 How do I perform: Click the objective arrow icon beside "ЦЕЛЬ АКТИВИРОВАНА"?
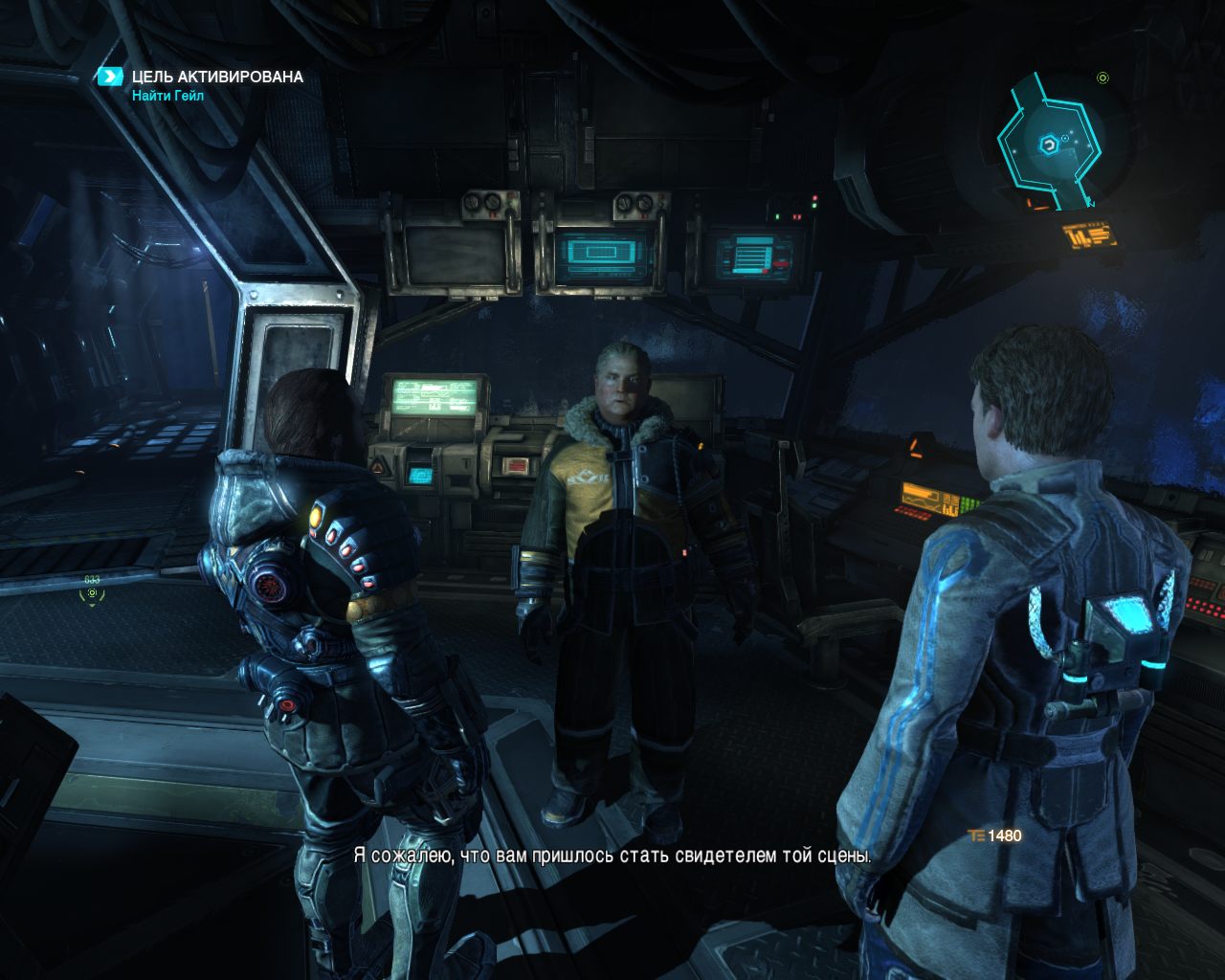coord(110,77)
